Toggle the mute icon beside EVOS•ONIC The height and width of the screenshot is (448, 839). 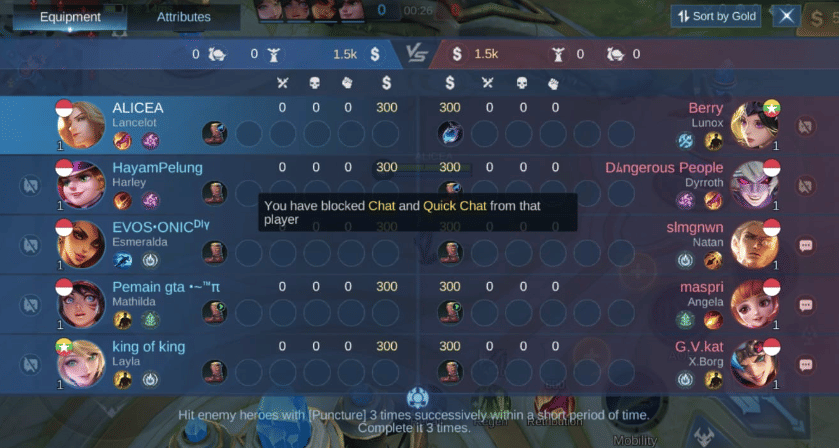click(31, 244)
